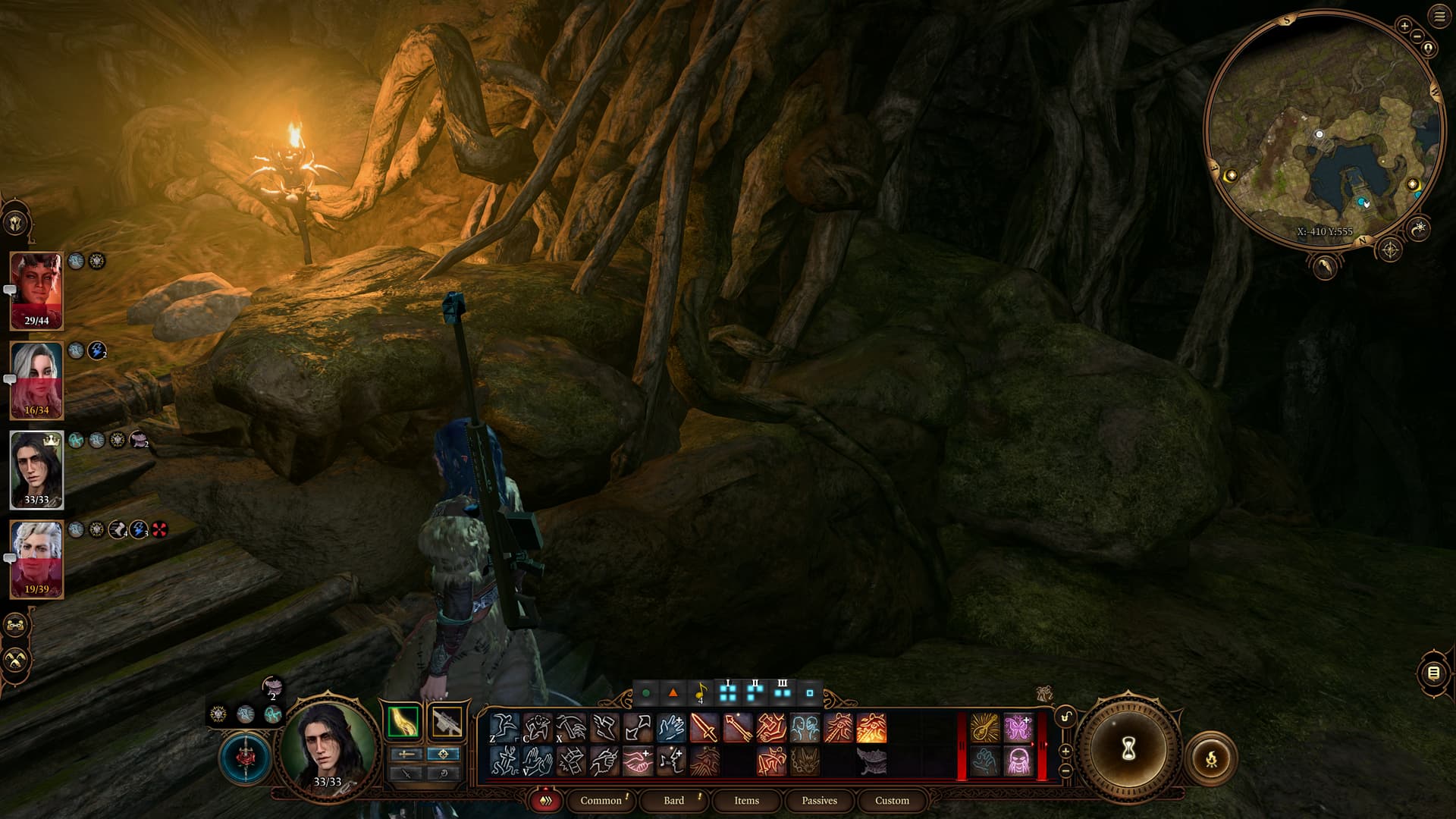Viewport: 1456px width, 819px height.
Task: Select the red tiefling party portrait
Action: (36, 290)
